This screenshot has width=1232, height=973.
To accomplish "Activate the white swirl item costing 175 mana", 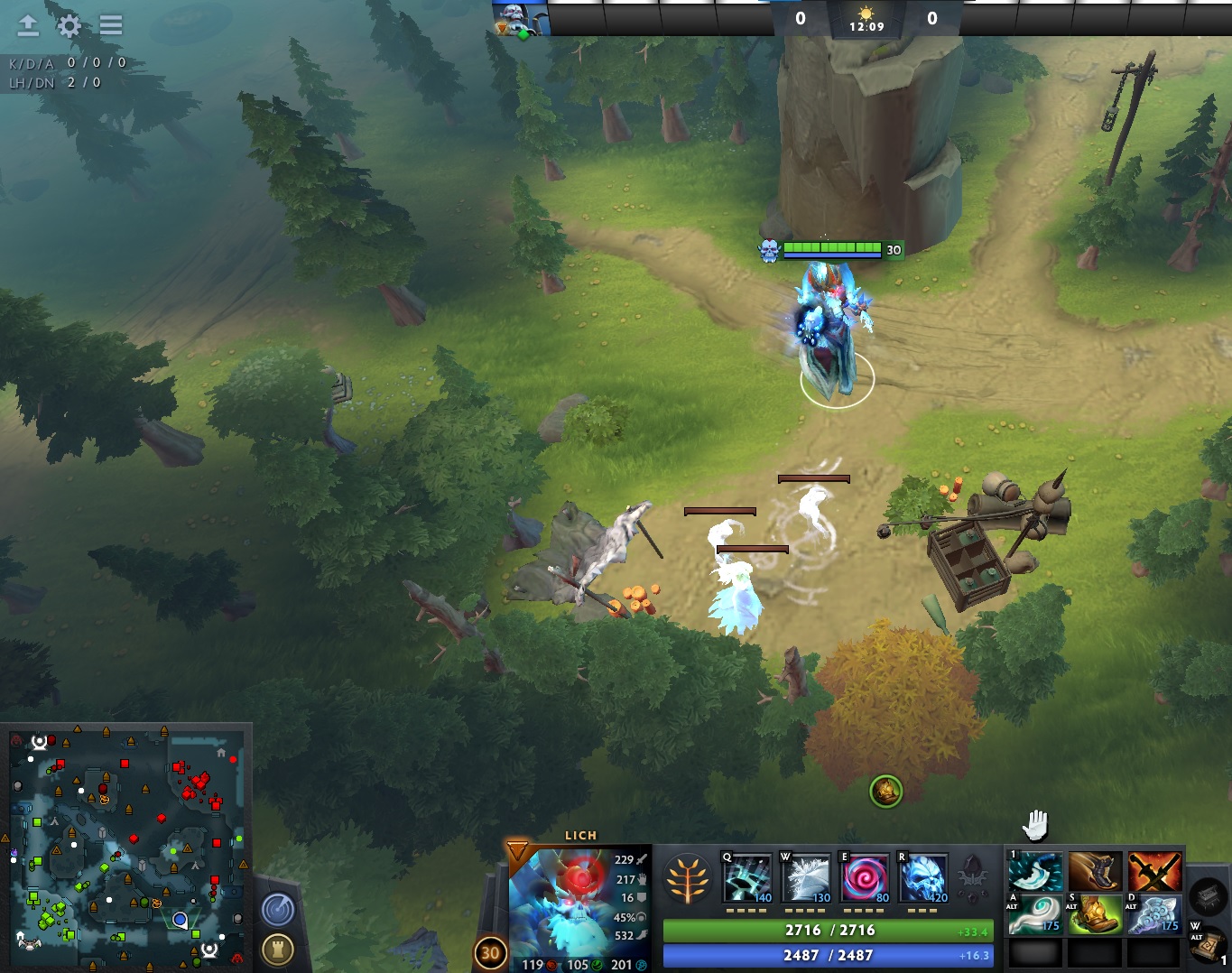I will (x=1034, y=913).
